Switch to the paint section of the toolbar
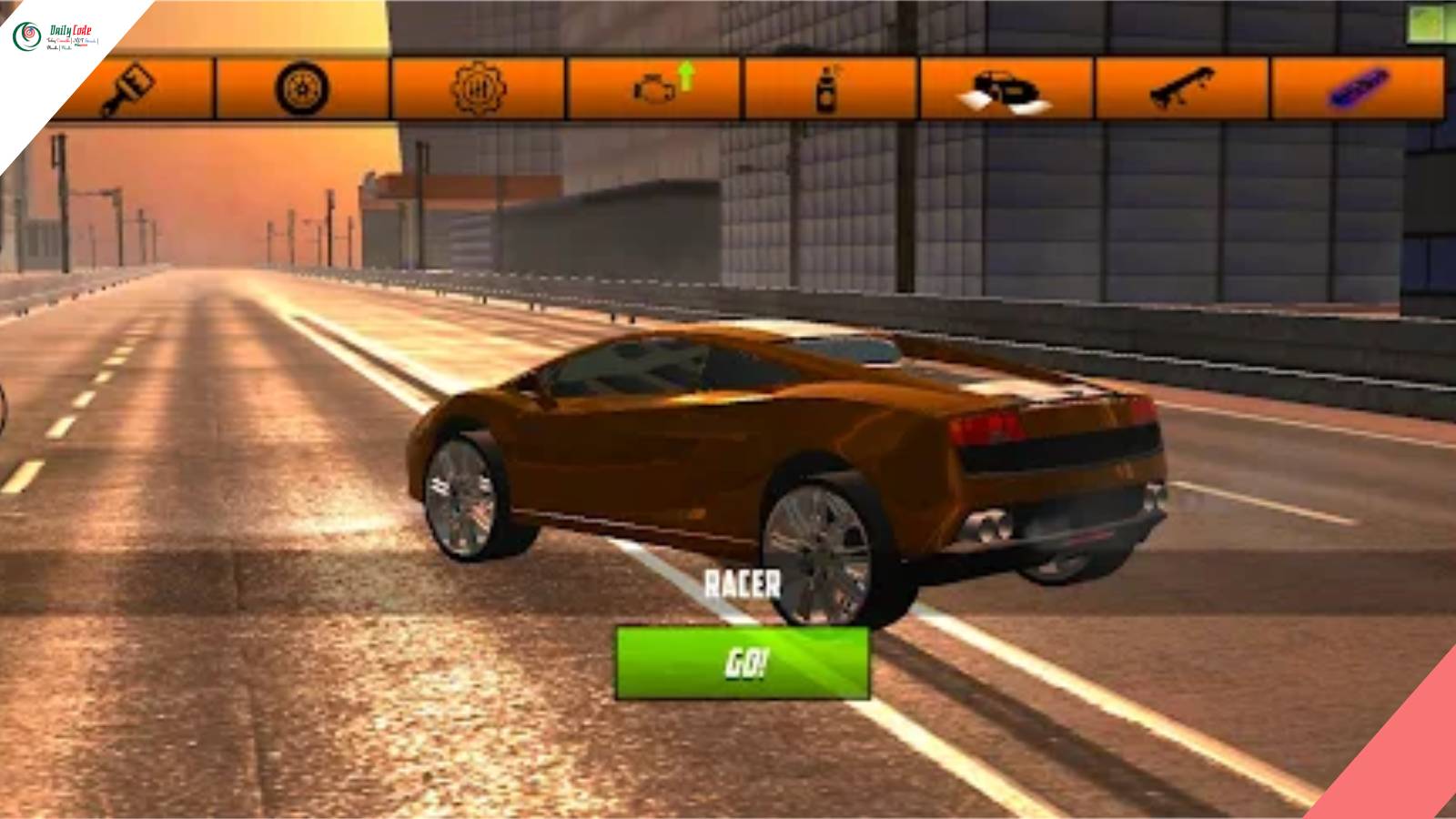This screenshot has width=1456, height=819. [132, 86]
